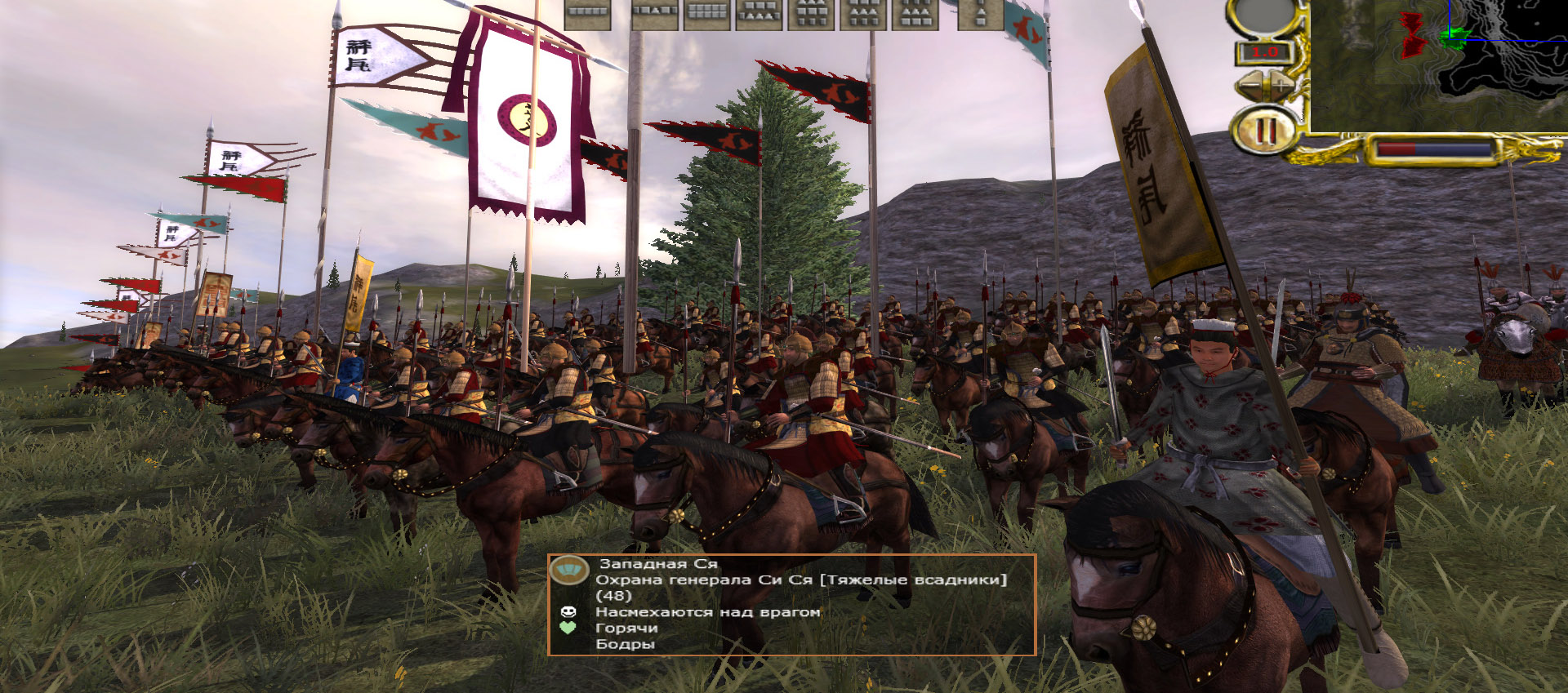This screenshot has height=693, width=1568.
Task: Decrease battle speed with the minus arrow
Action: coord(1249,85)
